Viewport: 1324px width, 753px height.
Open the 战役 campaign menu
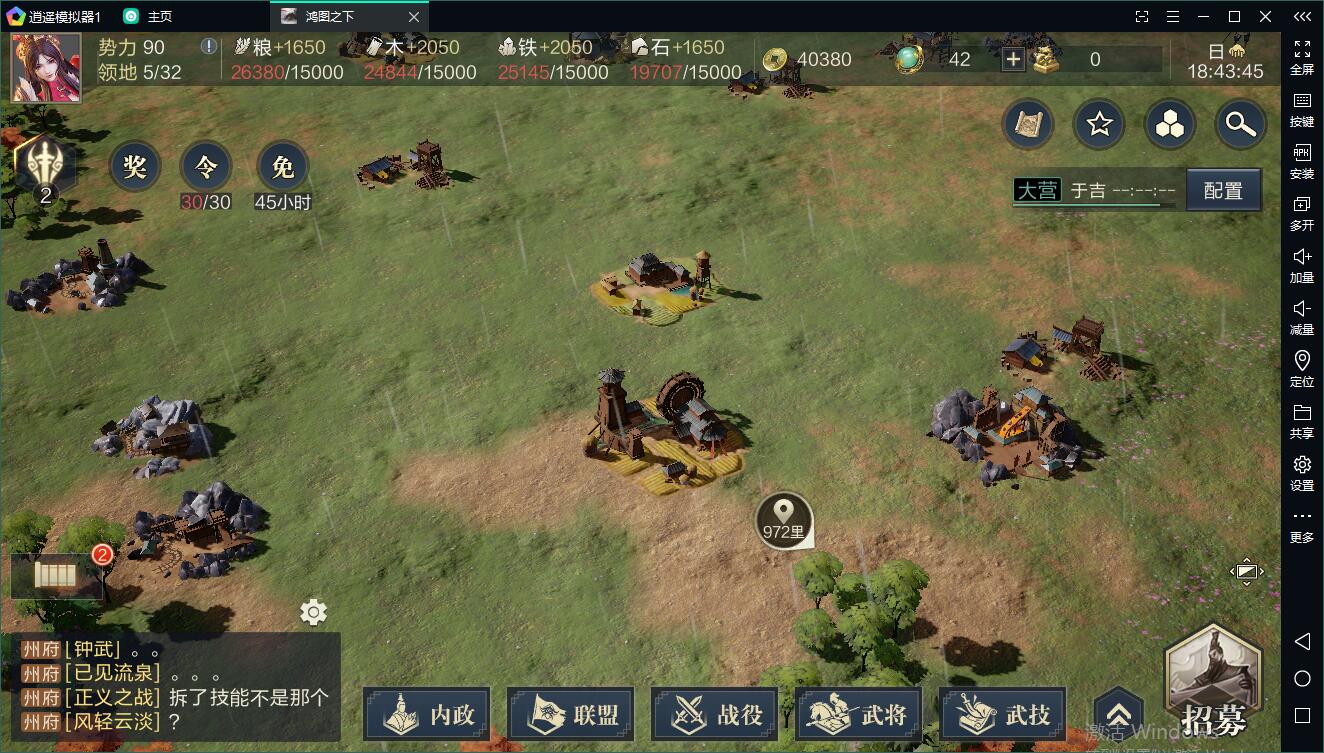(x=715, y=715)
